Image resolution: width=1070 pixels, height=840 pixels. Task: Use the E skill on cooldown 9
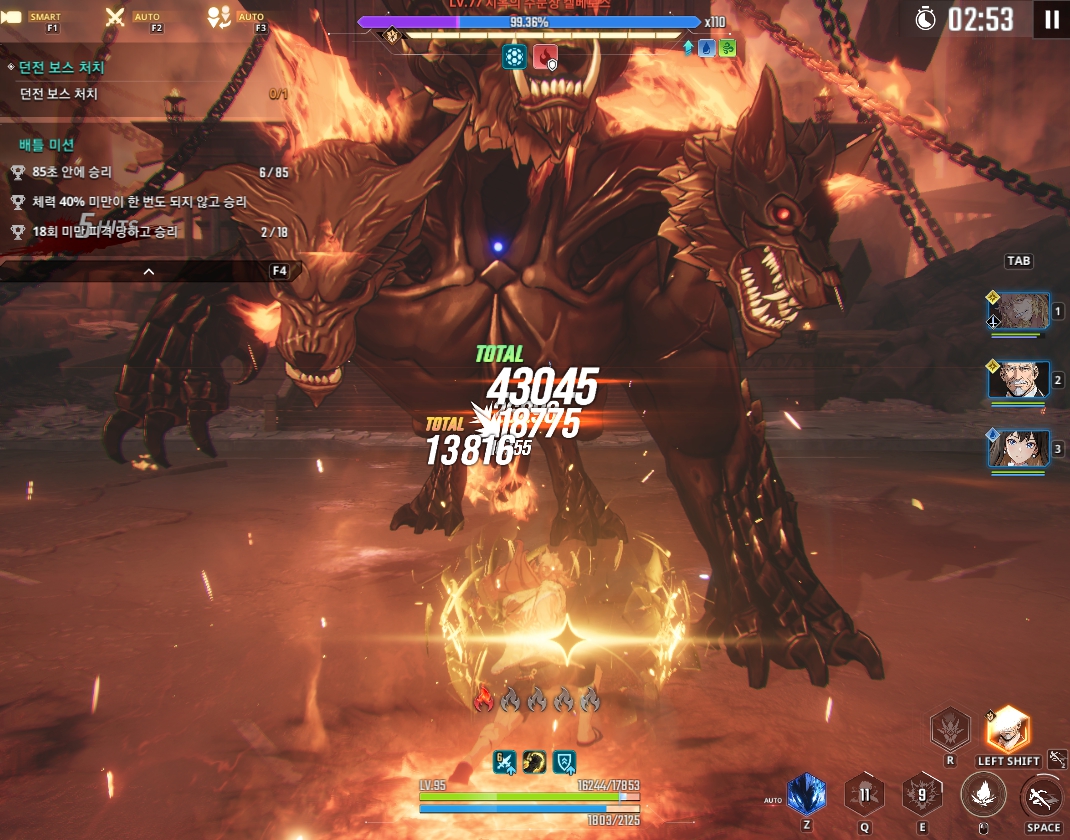[921, 795]
